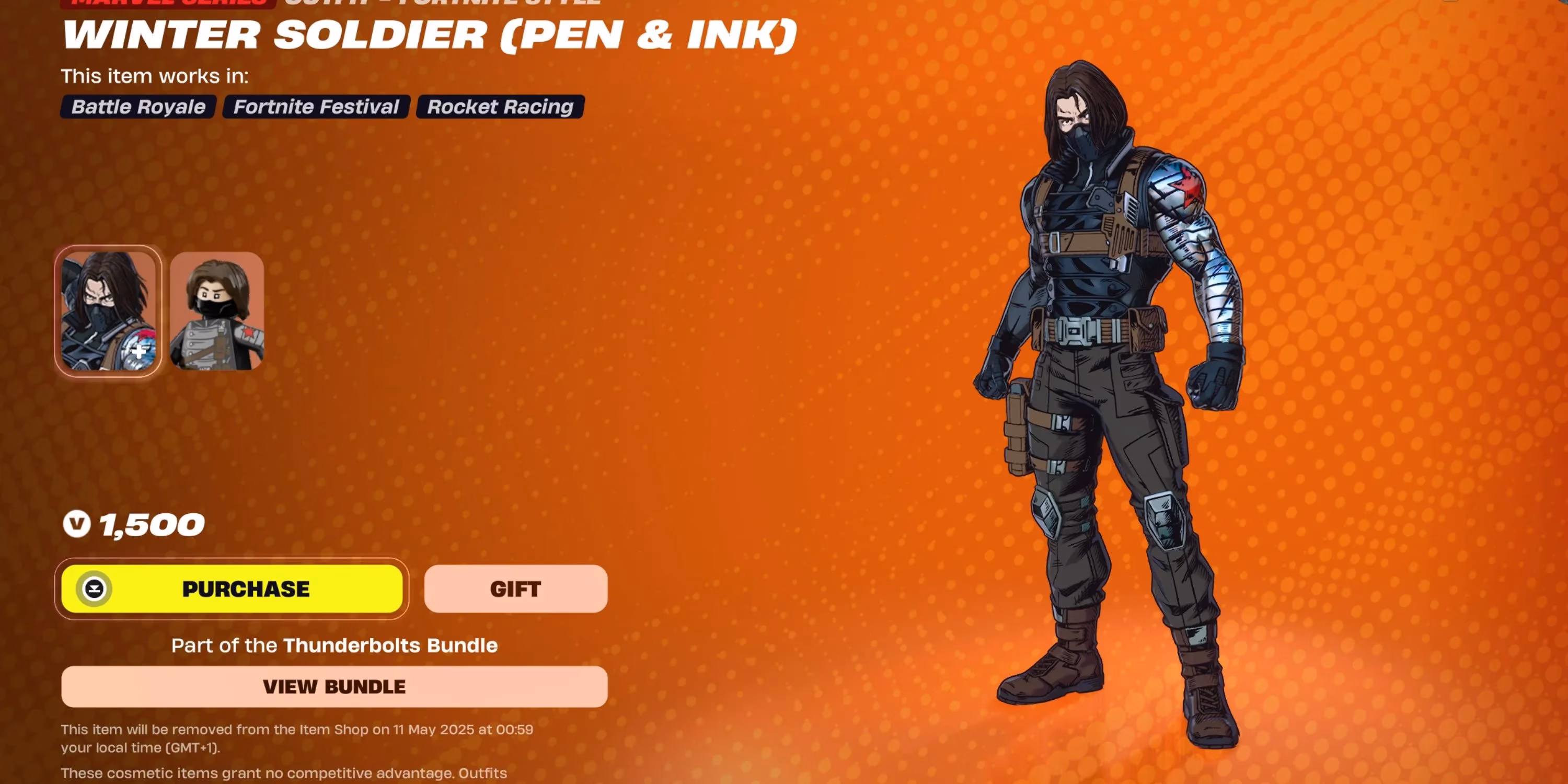Screen dimensions: 1568x784
Task: Click the Gift button
Action: [515, 588]
